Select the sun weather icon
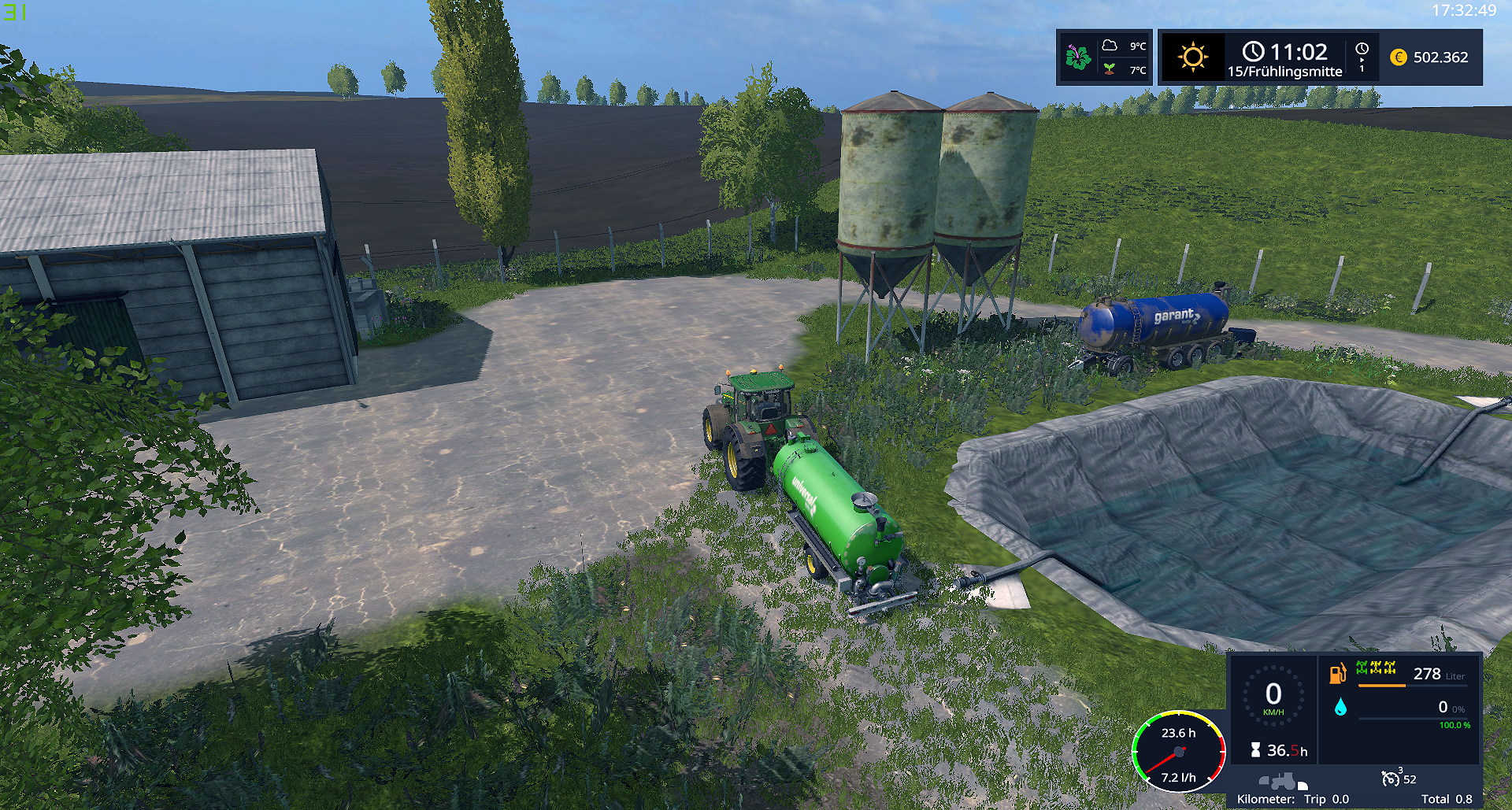This screenshot has height=810, width=1512. (x=1192, y=57)
